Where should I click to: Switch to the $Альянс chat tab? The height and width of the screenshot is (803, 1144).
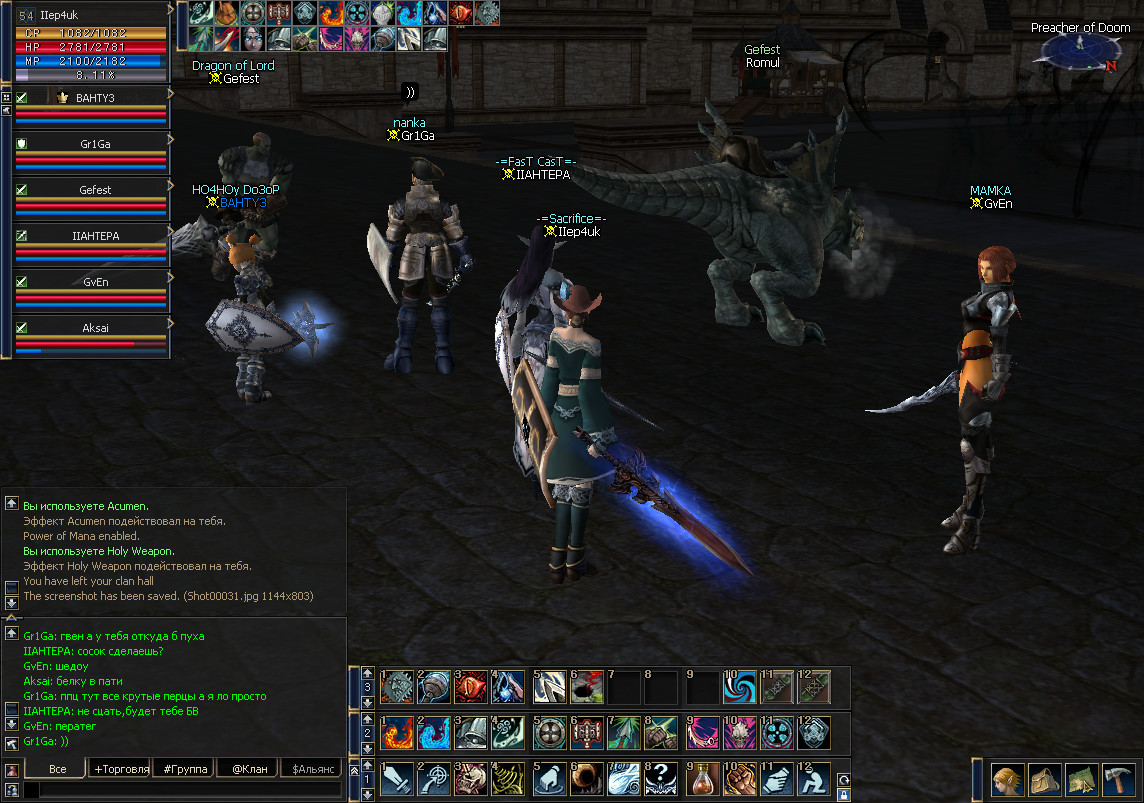tap(311, 768)
